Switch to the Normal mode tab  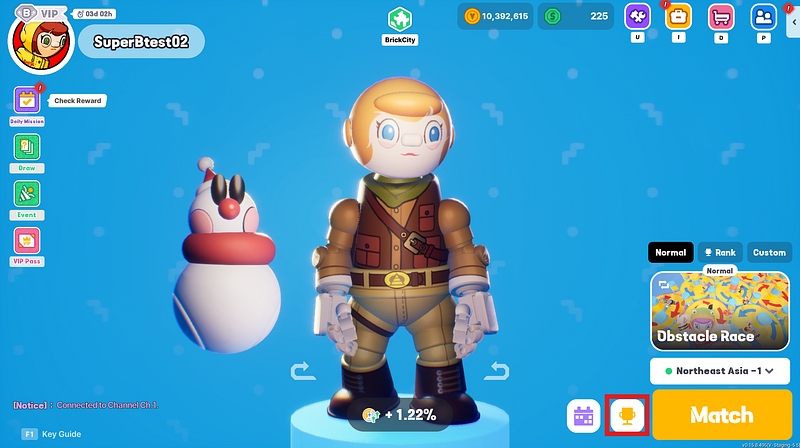click(x=670, y=252)
